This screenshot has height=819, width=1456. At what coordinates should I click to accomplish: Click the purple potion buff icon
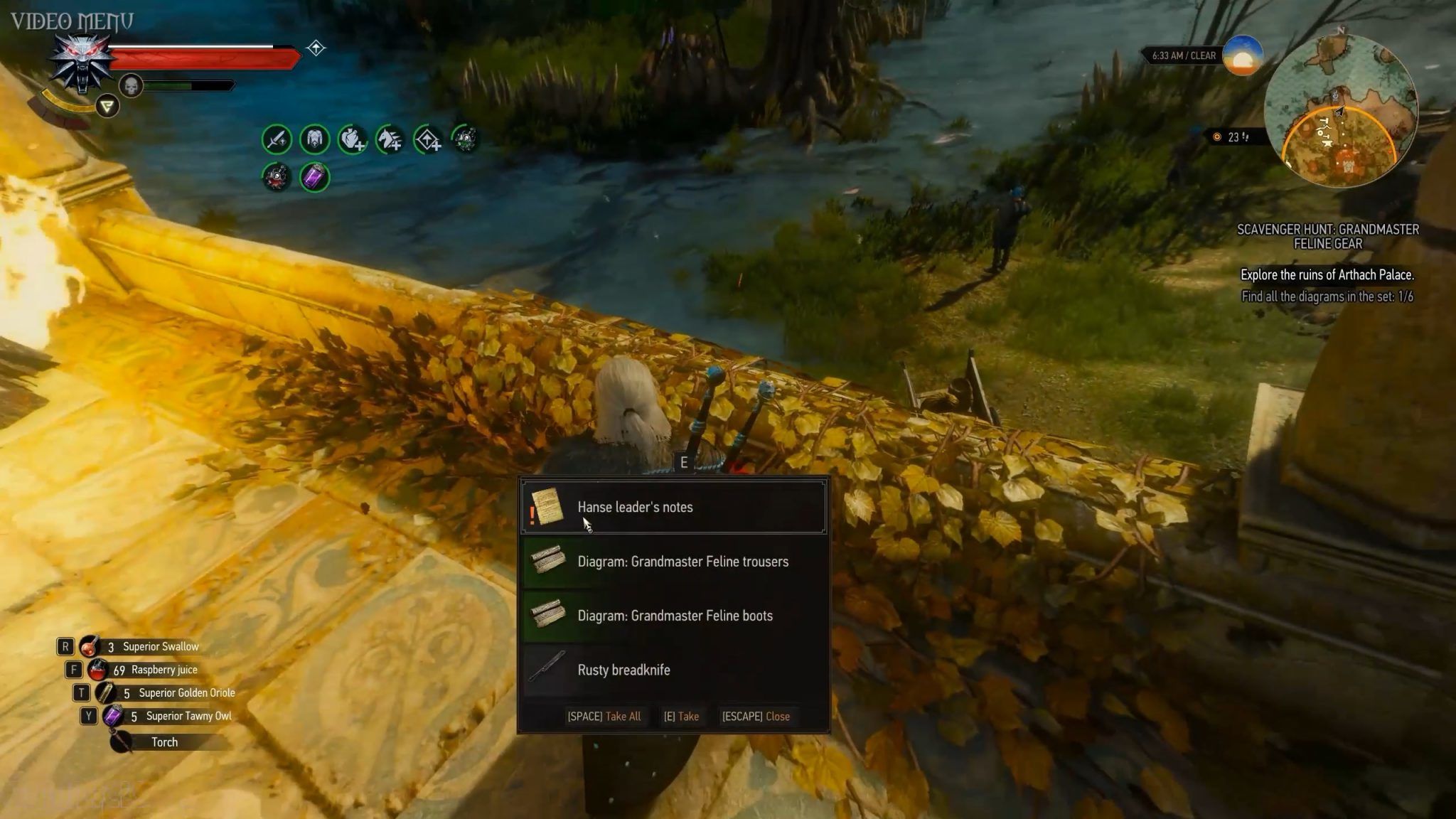[314, 177]
